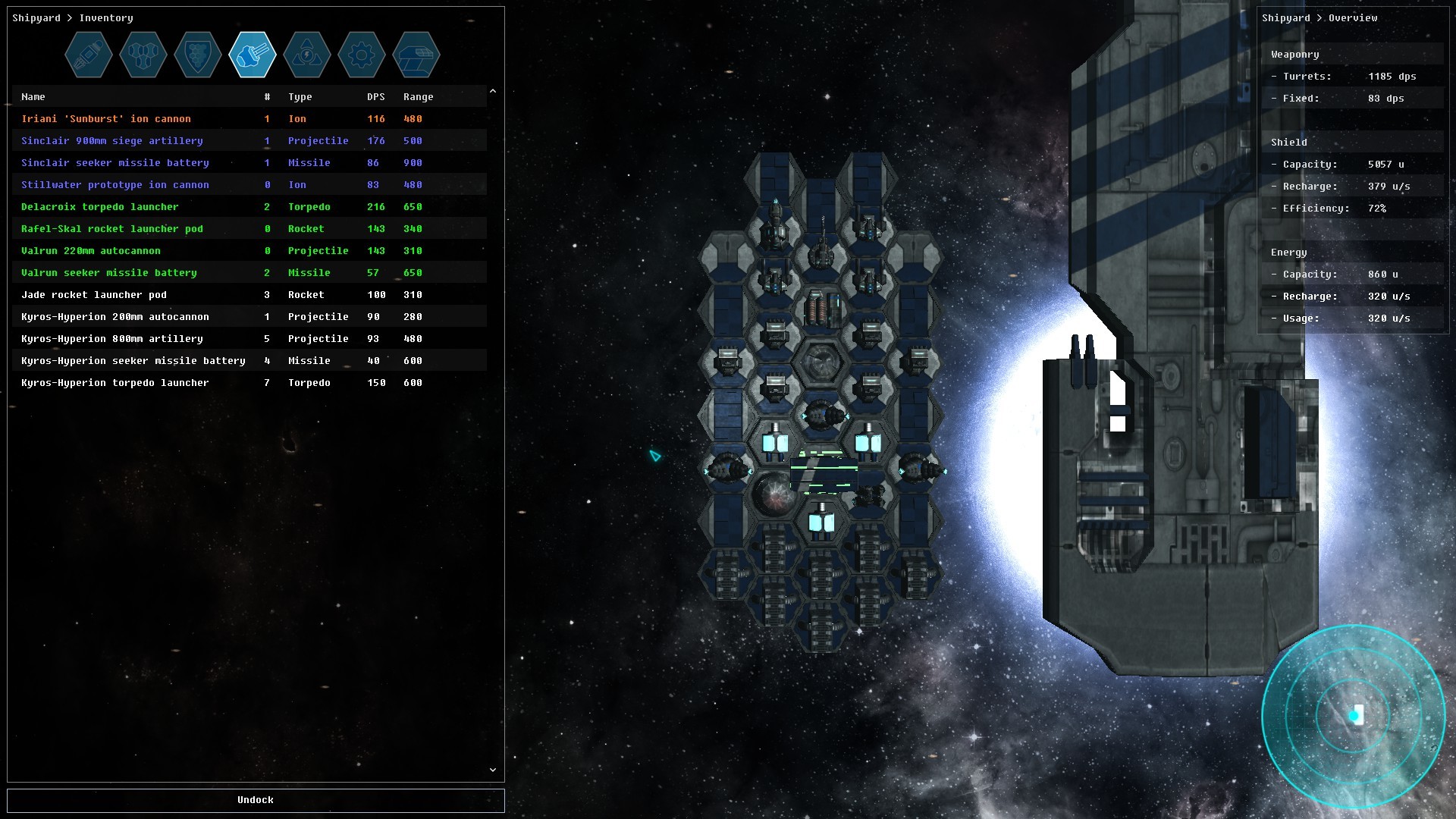Open the engines category icon
Image resolution: width=1456 pixels, height=819 pixels.
pyautogui.click(x=89, y=55)
